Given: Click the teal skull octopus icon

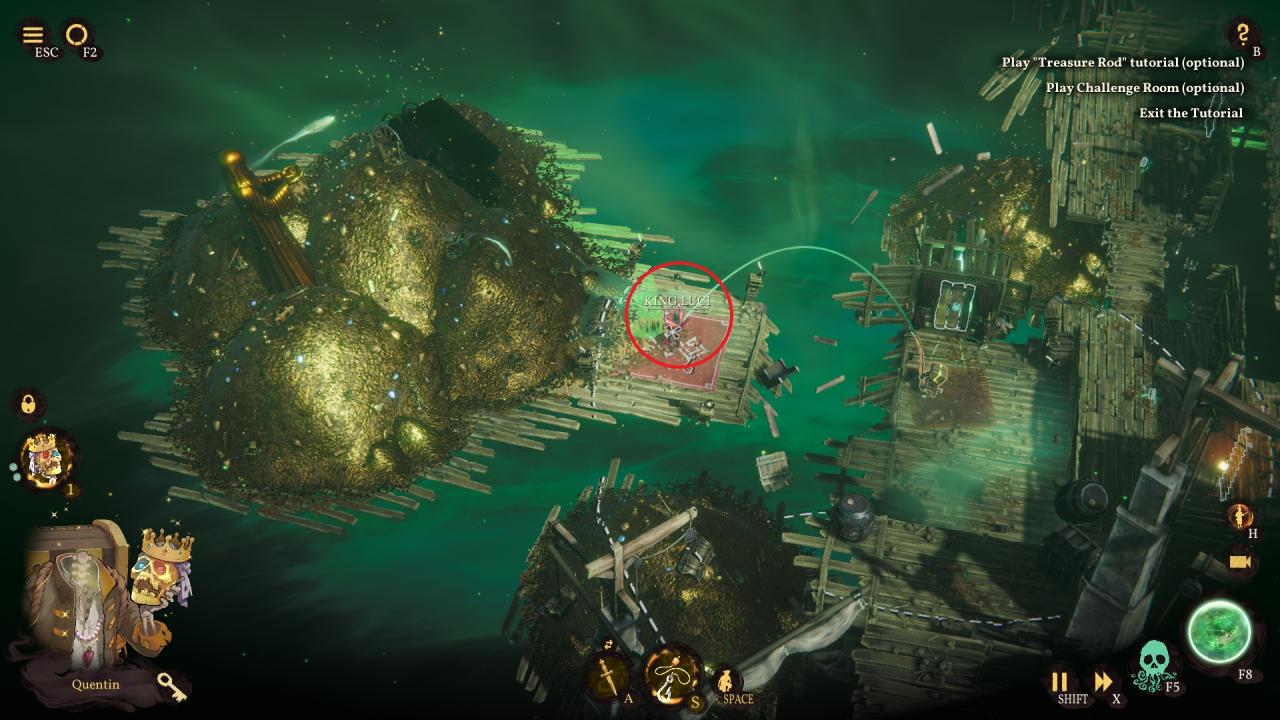Looking at the screenshot, I should tap(1157, 664).
